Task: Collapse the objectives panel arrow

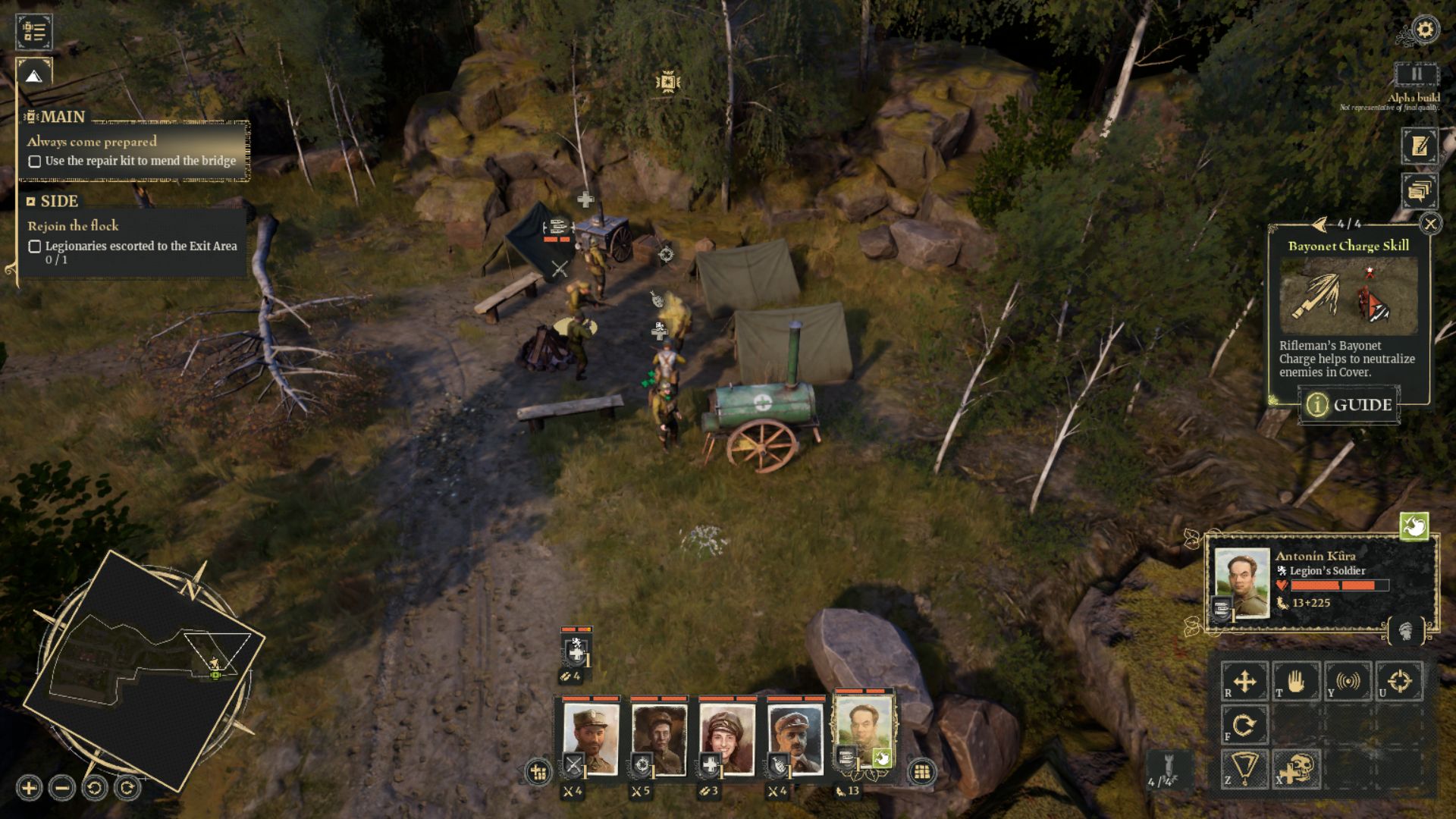Action: tap(33, 76)
